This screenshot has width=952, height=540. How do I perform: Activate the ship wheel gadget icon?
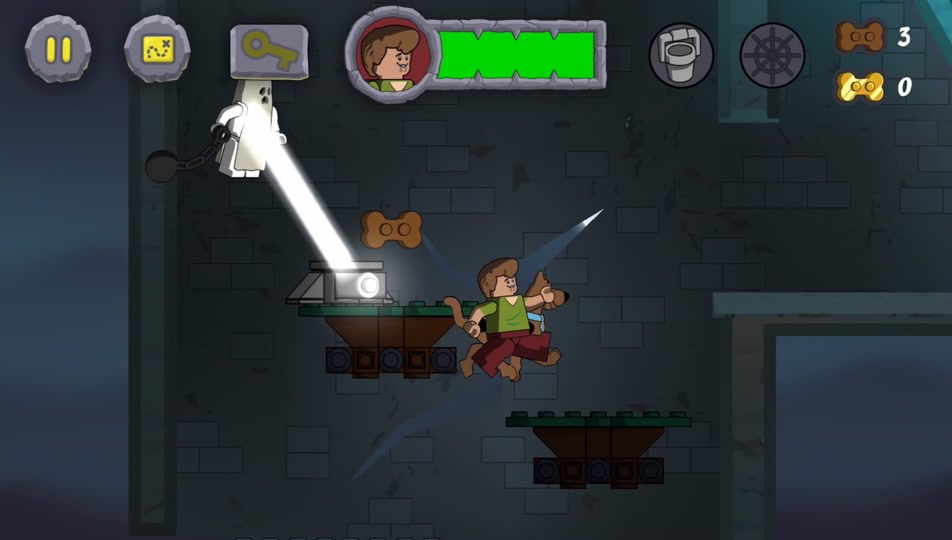[x=772, y=54]
